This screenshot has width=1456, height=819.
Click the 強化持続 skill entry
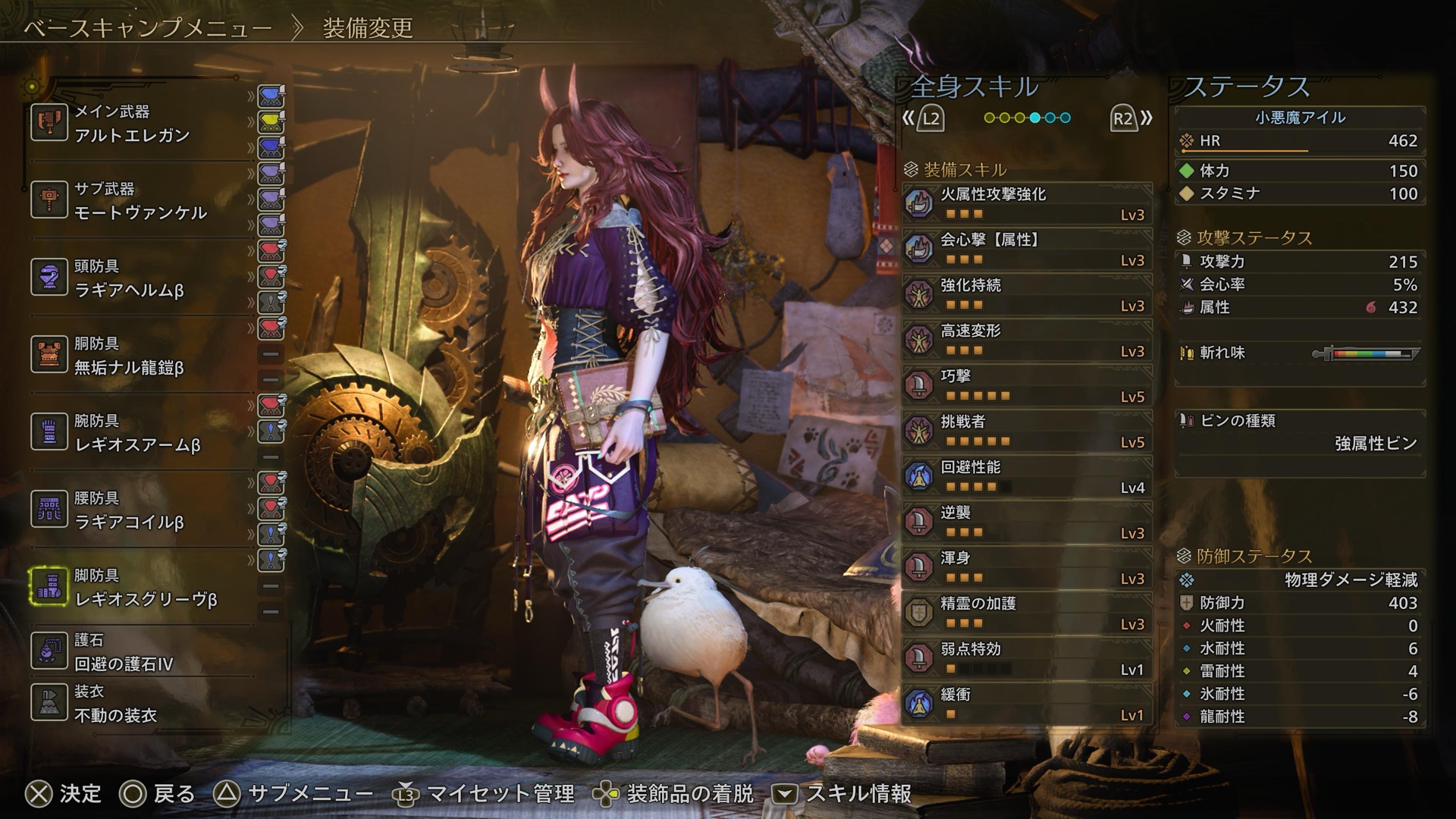(x=1028, y=295)
